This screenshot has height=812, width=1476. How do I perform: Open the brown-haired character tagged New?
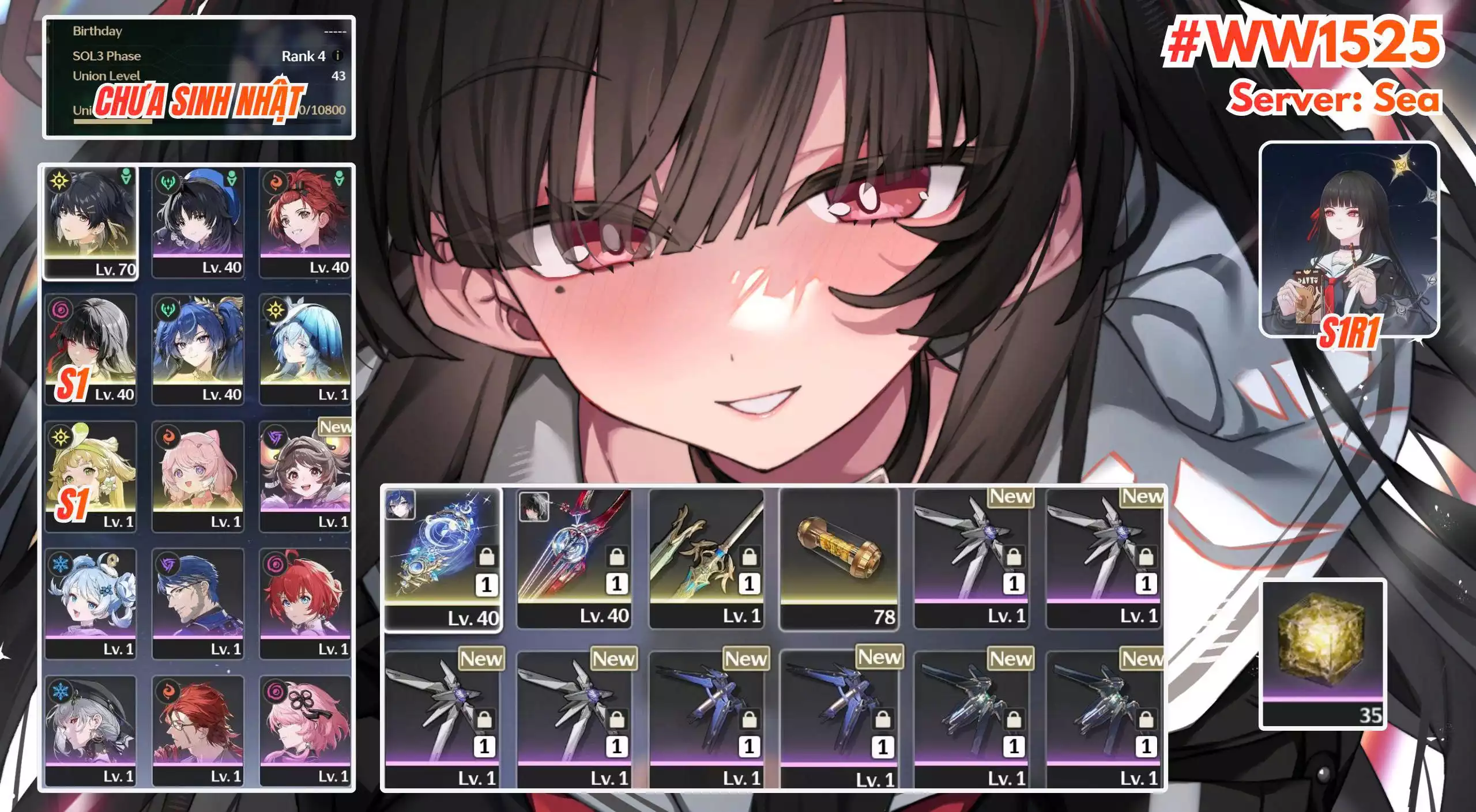(305, 477)
